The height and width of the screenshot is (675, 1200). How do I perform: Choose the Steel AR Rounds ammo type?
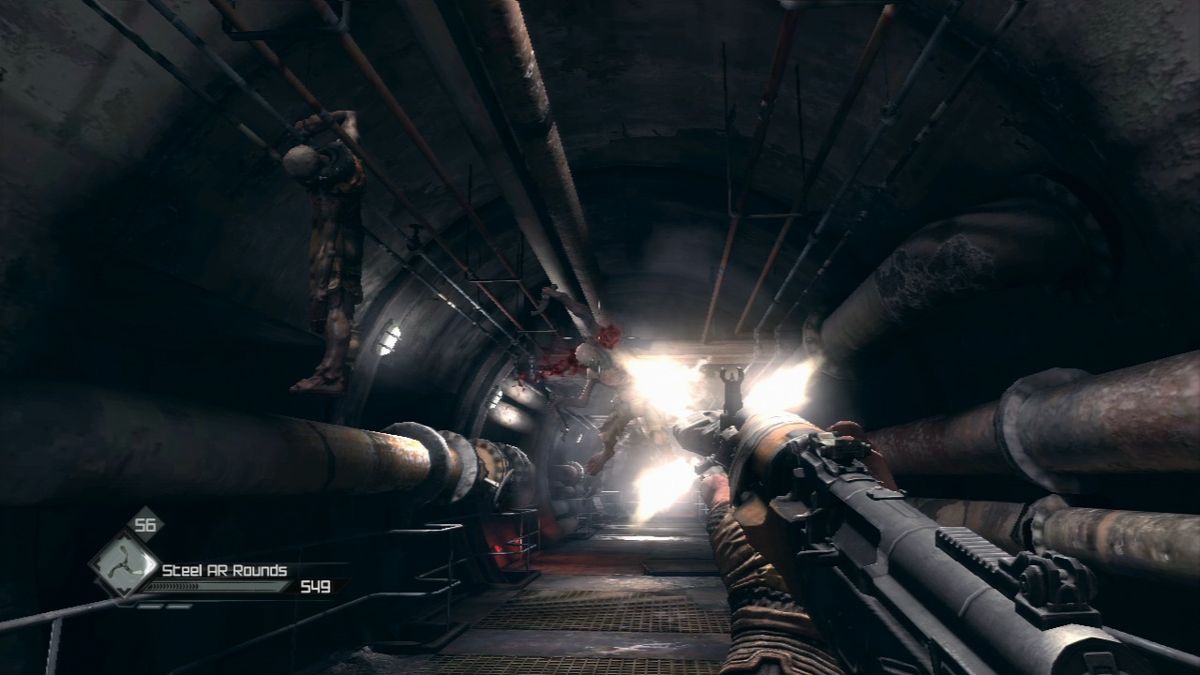point(225,570)
